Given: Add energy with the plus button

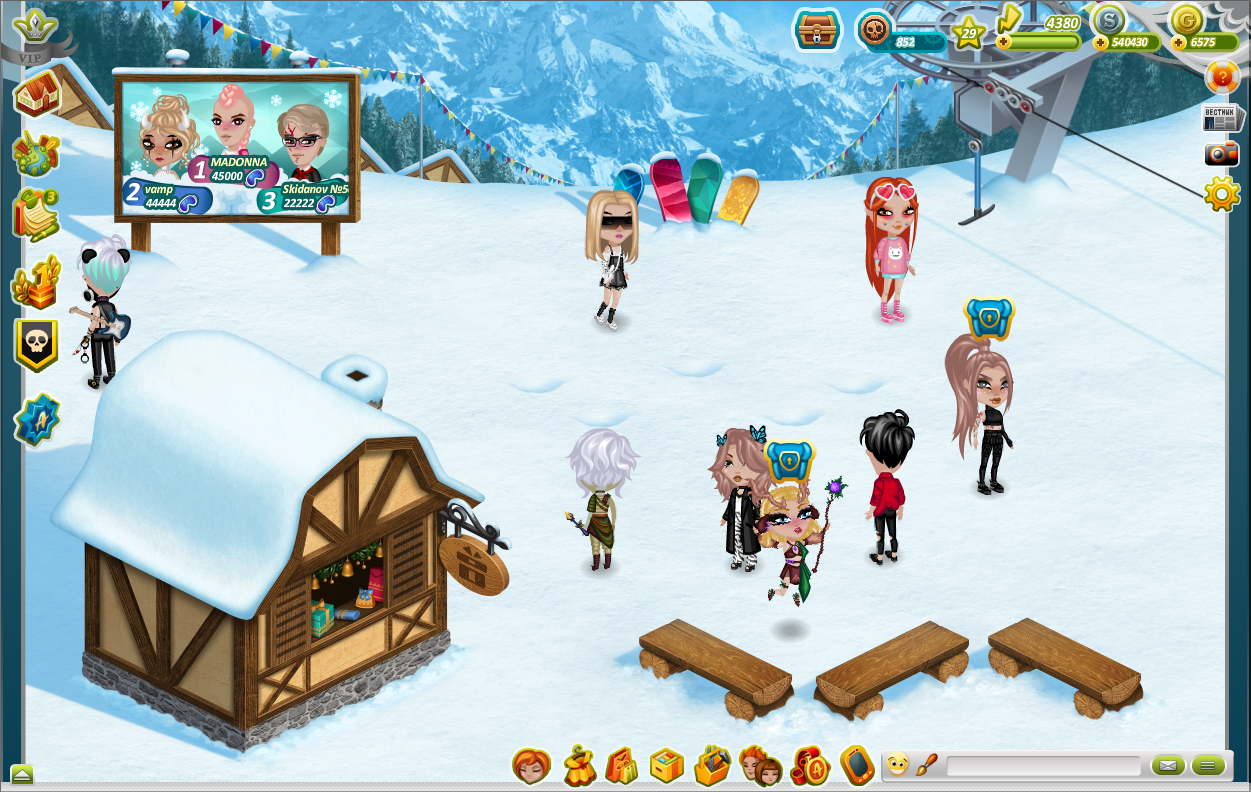Looking at the screenshot, I should pyautogui.click(x=1003, y=43).
